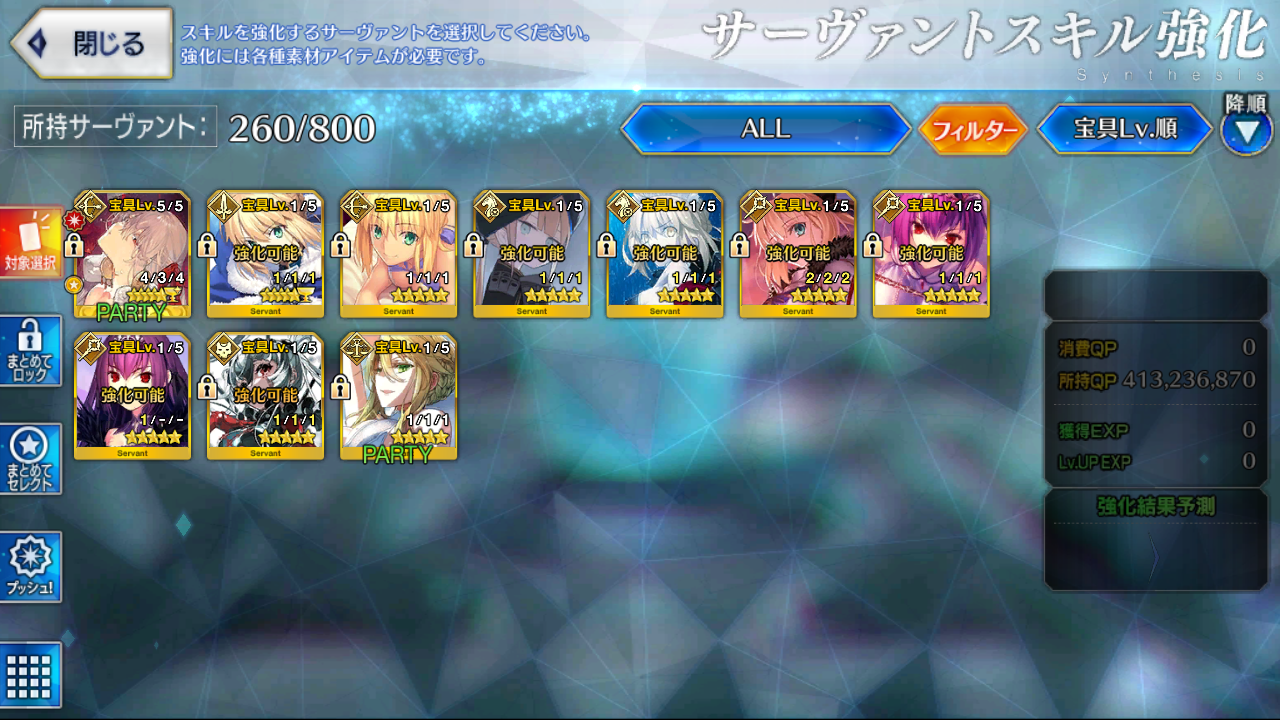Change the 宝具Lv.順 sort order option
This screenshot has height=720, width=1280.
point(1125,130)
